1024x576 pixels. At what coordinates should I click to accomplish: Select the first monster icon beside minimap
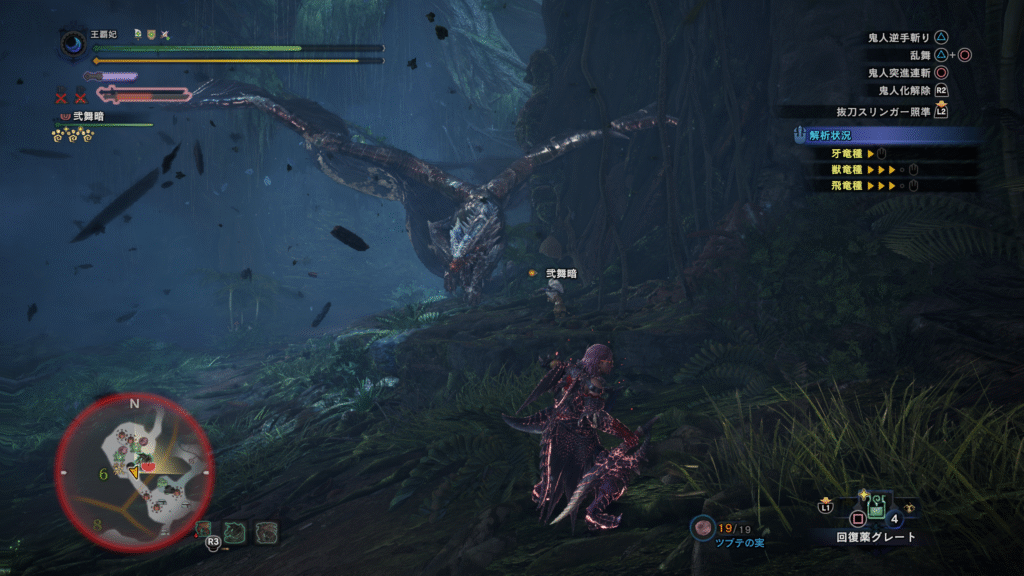(x=204, y=529)
